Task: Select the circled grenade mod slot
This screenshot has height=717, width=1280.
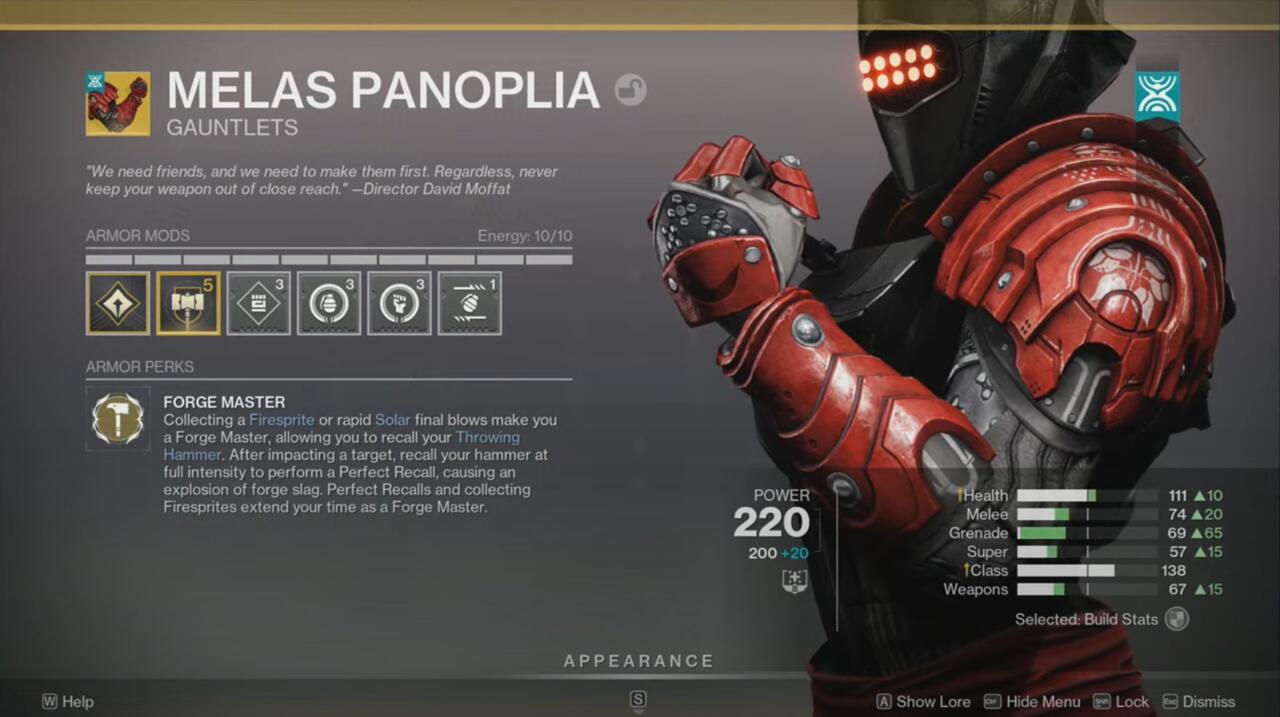Action: pos(329,303)
